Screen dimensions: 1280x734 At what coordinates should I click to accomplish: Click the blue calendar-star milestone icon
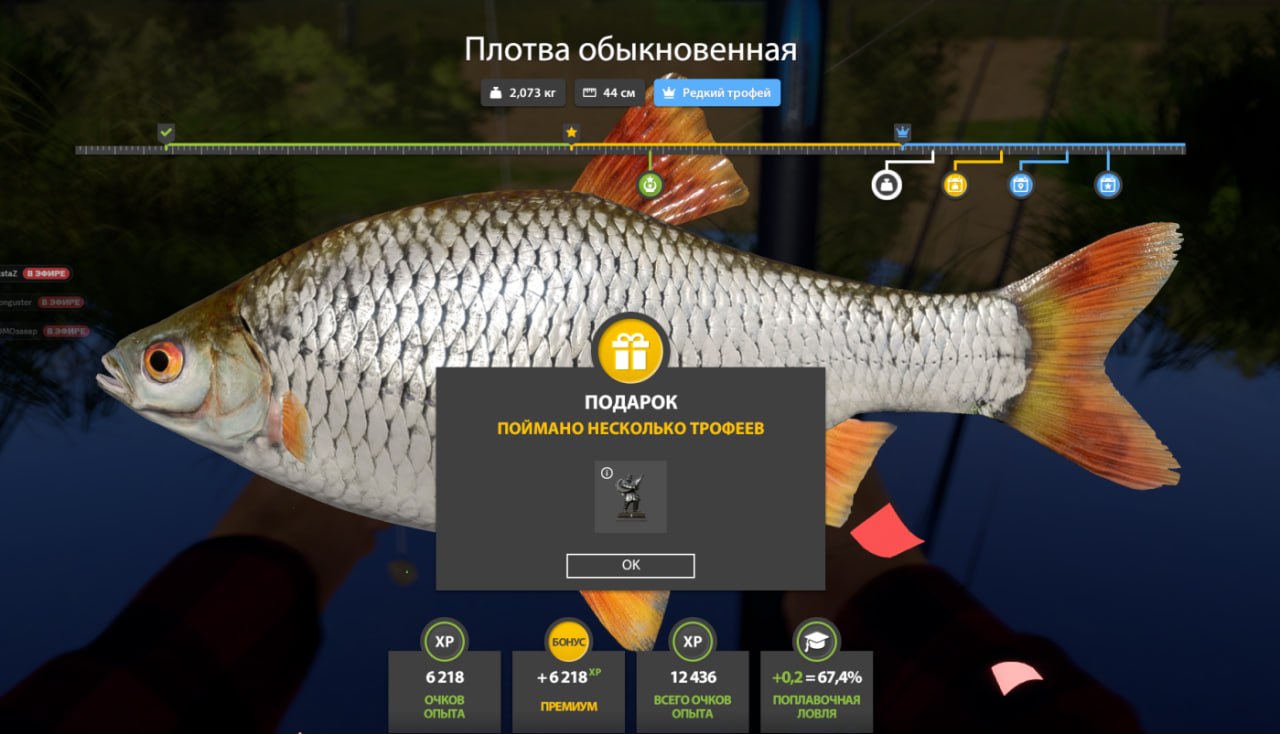pos(1107,185)
